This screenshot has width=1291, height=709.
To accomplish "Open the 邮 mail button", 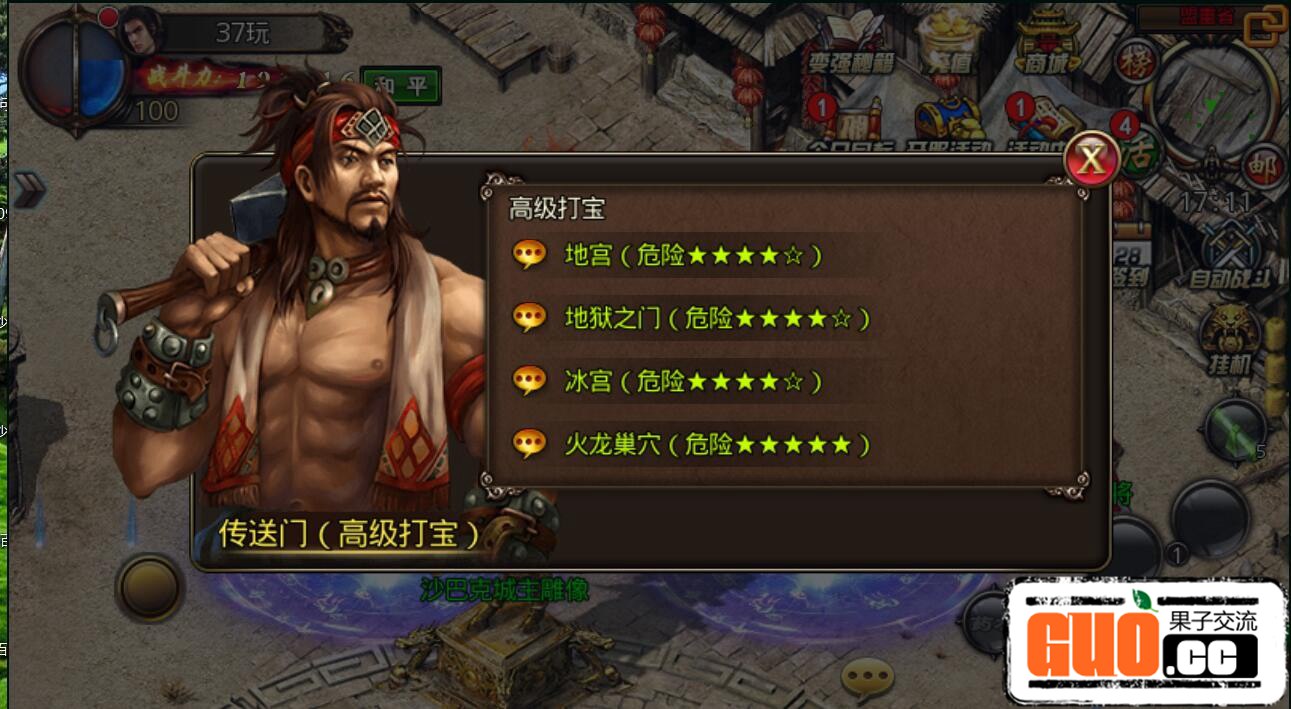I will point(1263,168).
